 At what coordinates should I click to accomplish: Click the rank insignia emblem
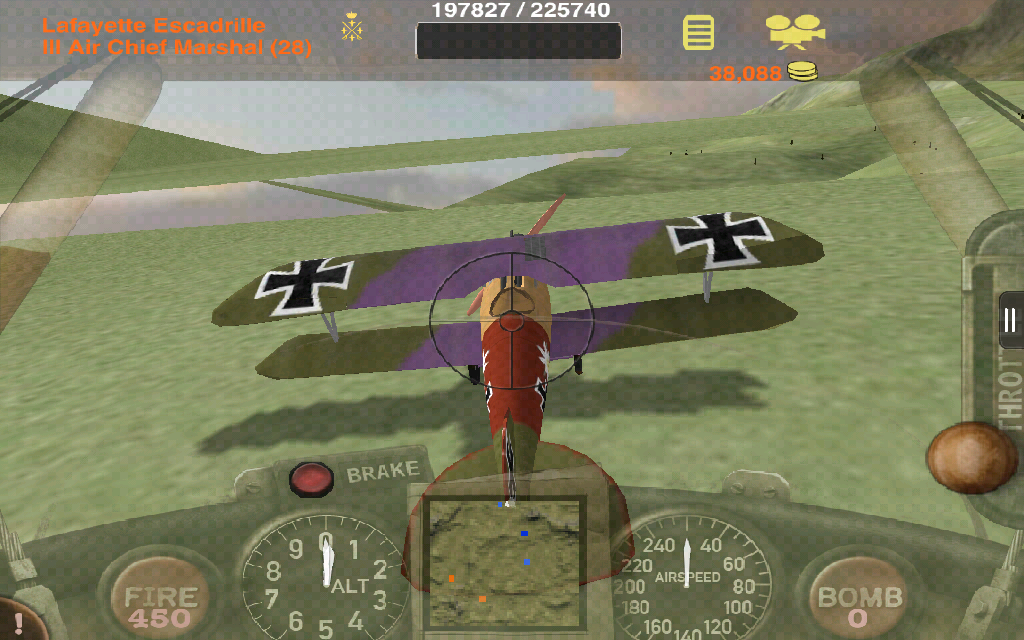point(352,28)
